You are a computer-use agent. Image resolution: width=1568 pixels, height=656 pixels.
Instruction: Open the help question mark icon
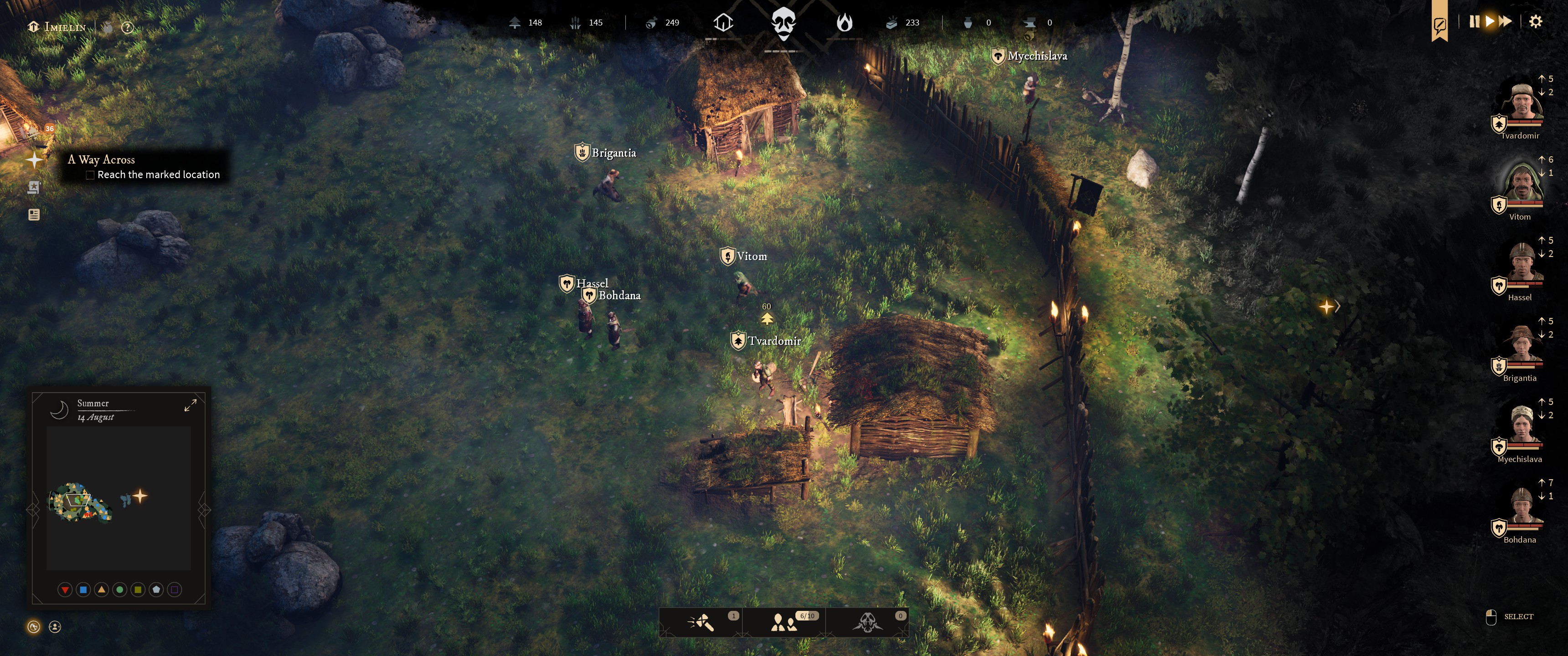pos(127,27)
